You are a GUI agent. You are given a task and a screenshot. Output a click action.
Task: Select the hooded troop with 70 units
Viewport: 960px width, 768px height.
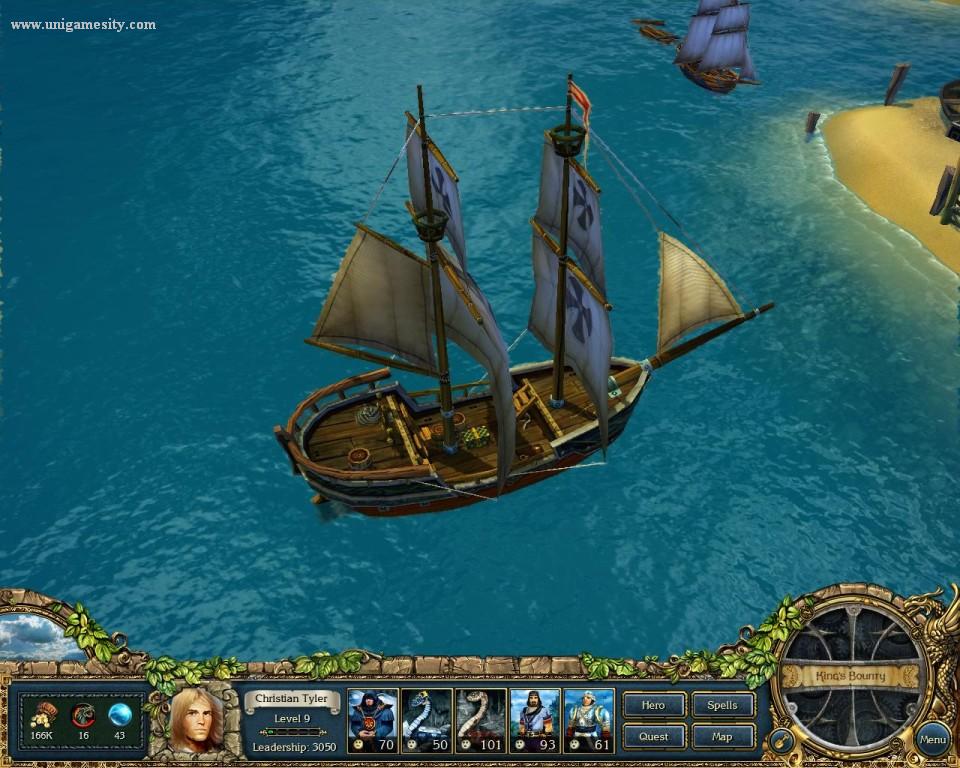coord(373,719)
